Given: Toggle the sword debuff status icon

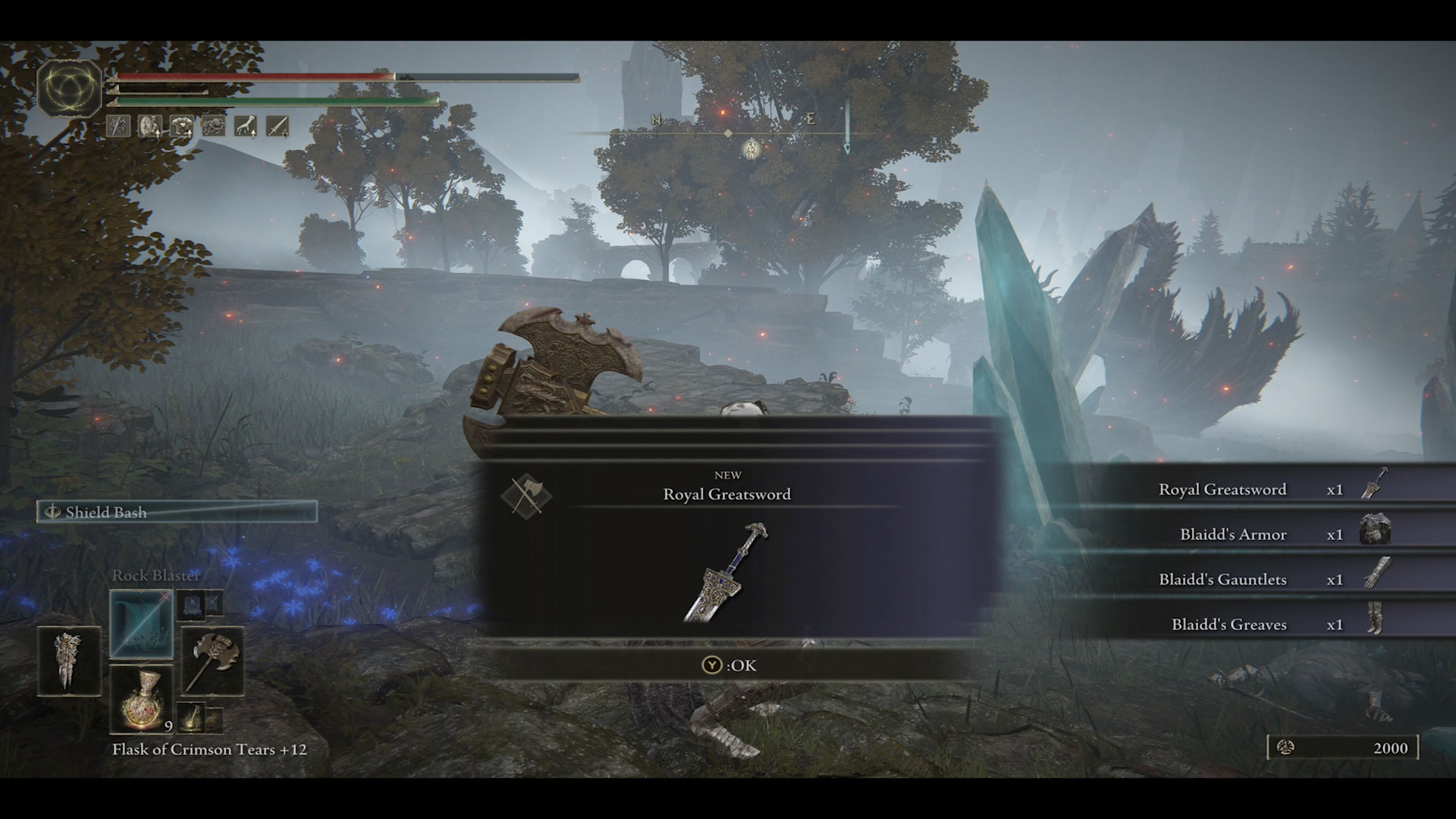Looking at the screenshot, I should point(278,126).
